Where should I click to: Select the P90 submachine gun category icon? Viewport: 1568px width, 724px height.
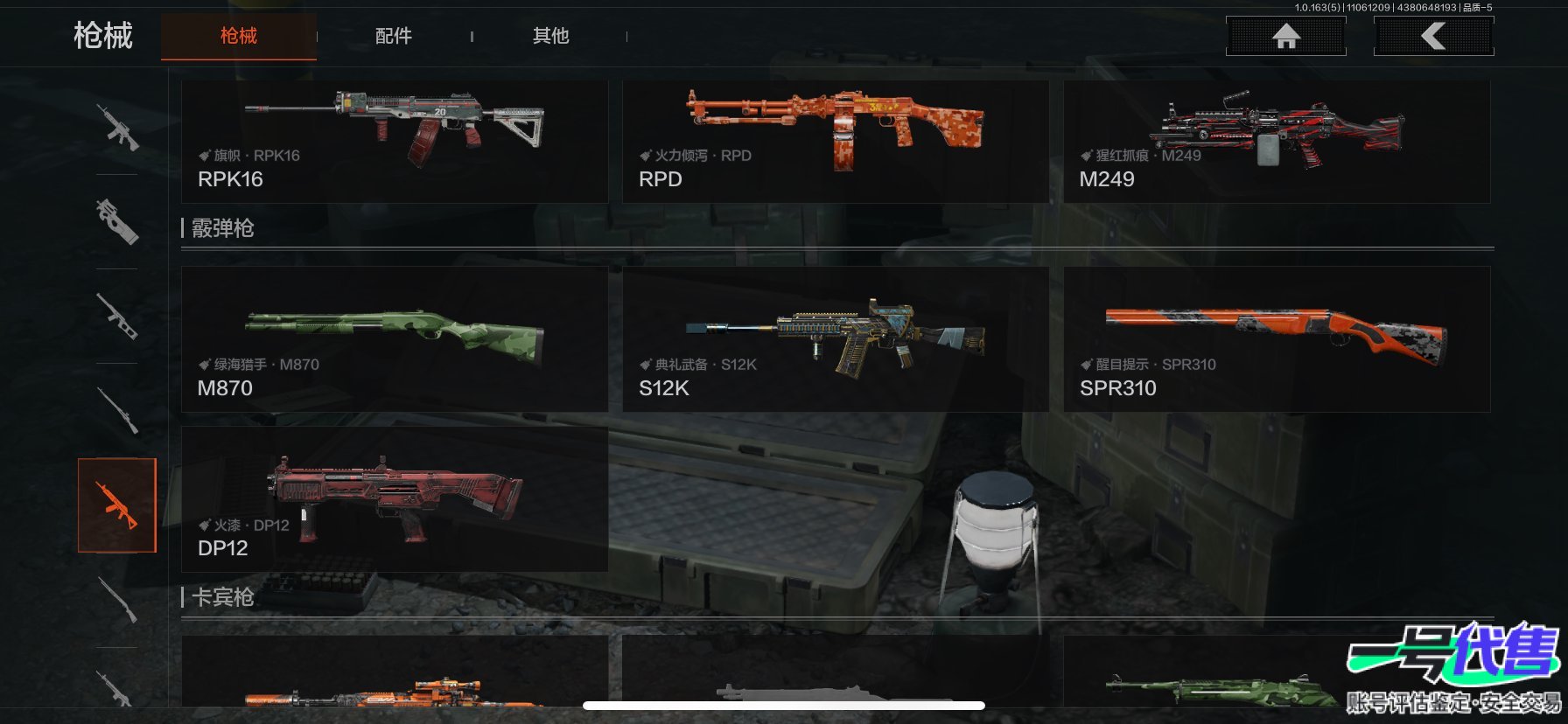point(117,221)
